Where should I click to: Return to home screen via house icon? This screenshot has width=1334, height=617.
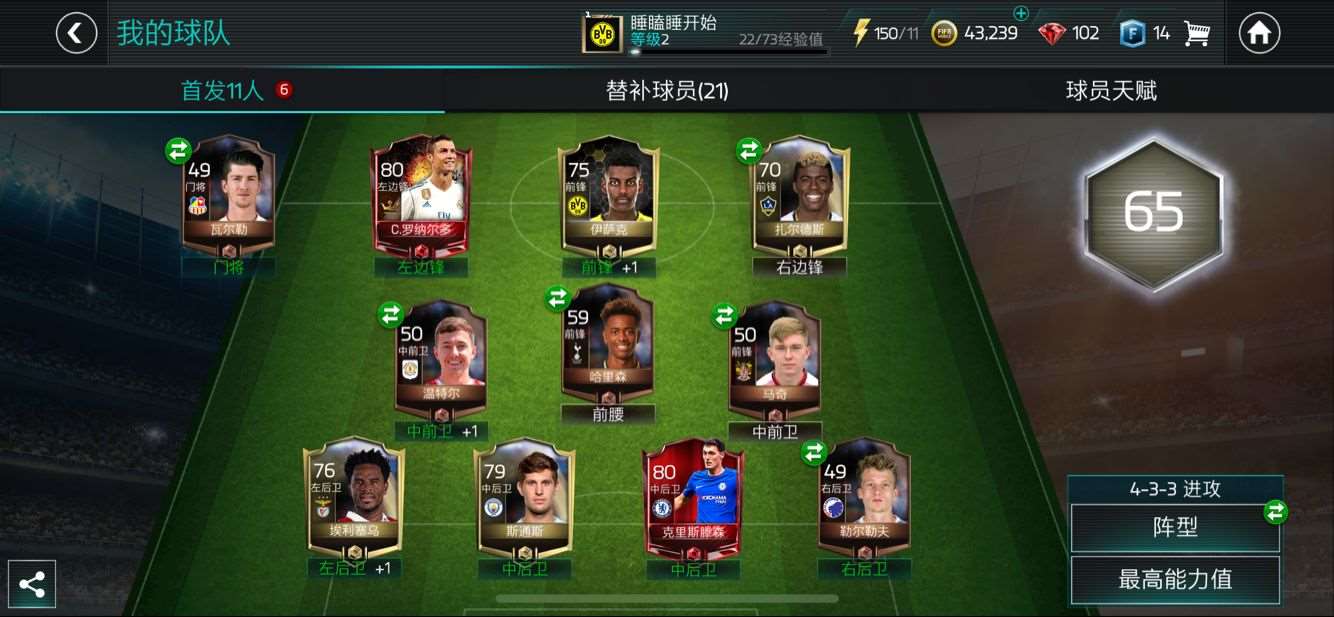(x=1259, y=33)
